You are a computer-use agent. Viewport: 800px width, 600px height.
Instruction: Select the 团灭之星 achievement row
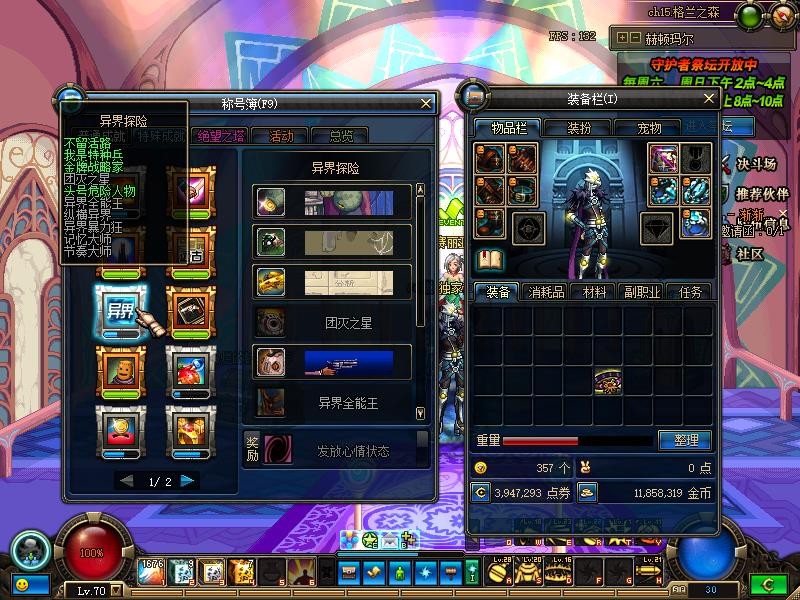[332, 322]
